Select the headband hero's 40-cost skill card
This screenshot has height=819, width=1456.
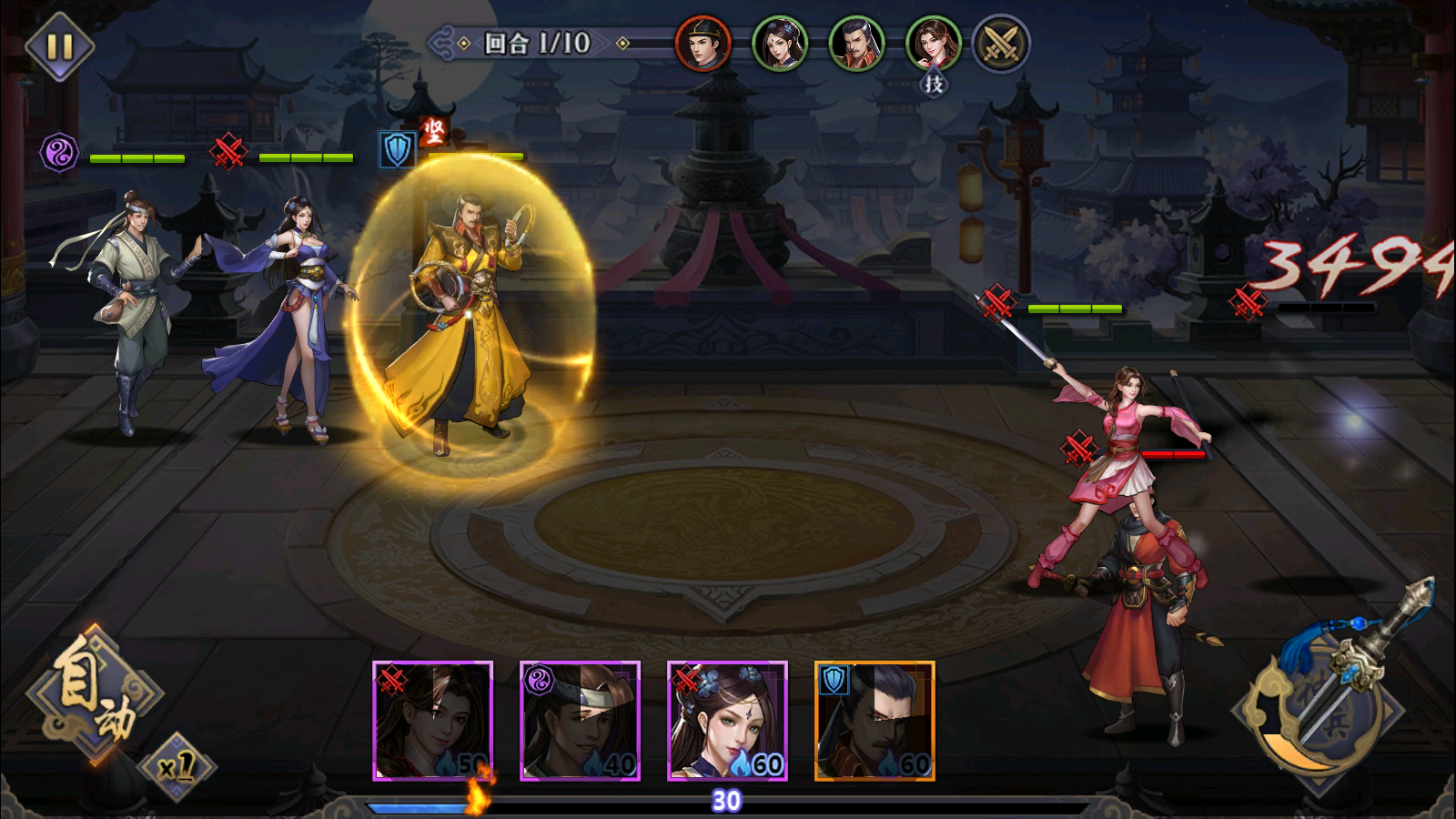(580, 721)
